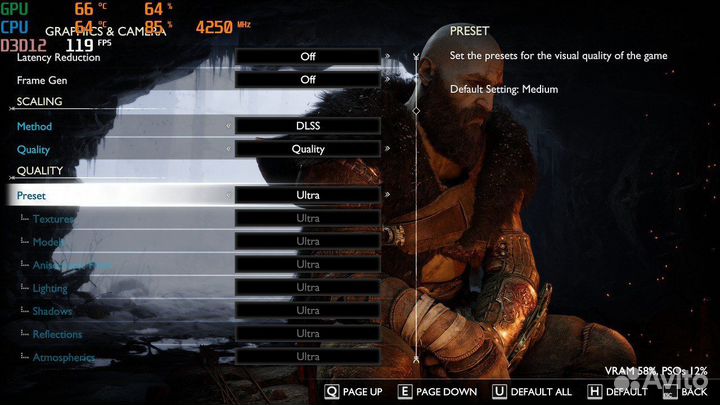Open the Shadows quality setting
This screenshot has width=720, height=405.
coord(52,311)
